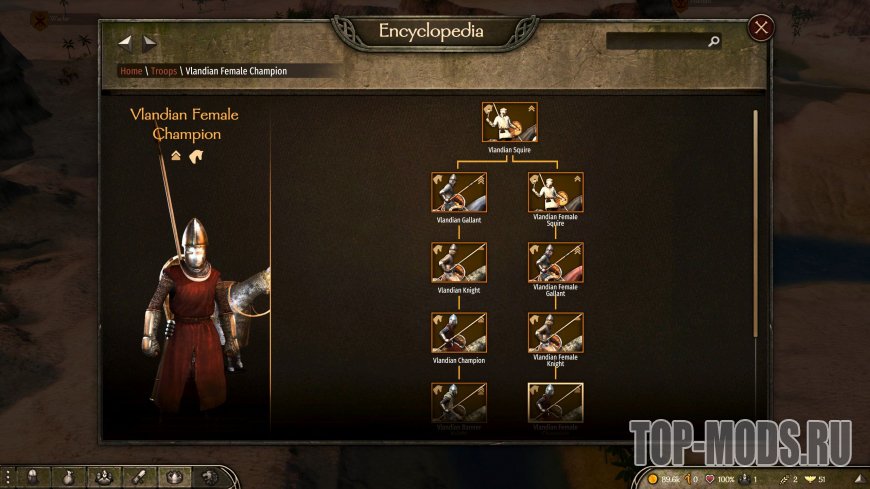
Task: Select the Vlandian Champion troop tile
Action: [459, 332]
